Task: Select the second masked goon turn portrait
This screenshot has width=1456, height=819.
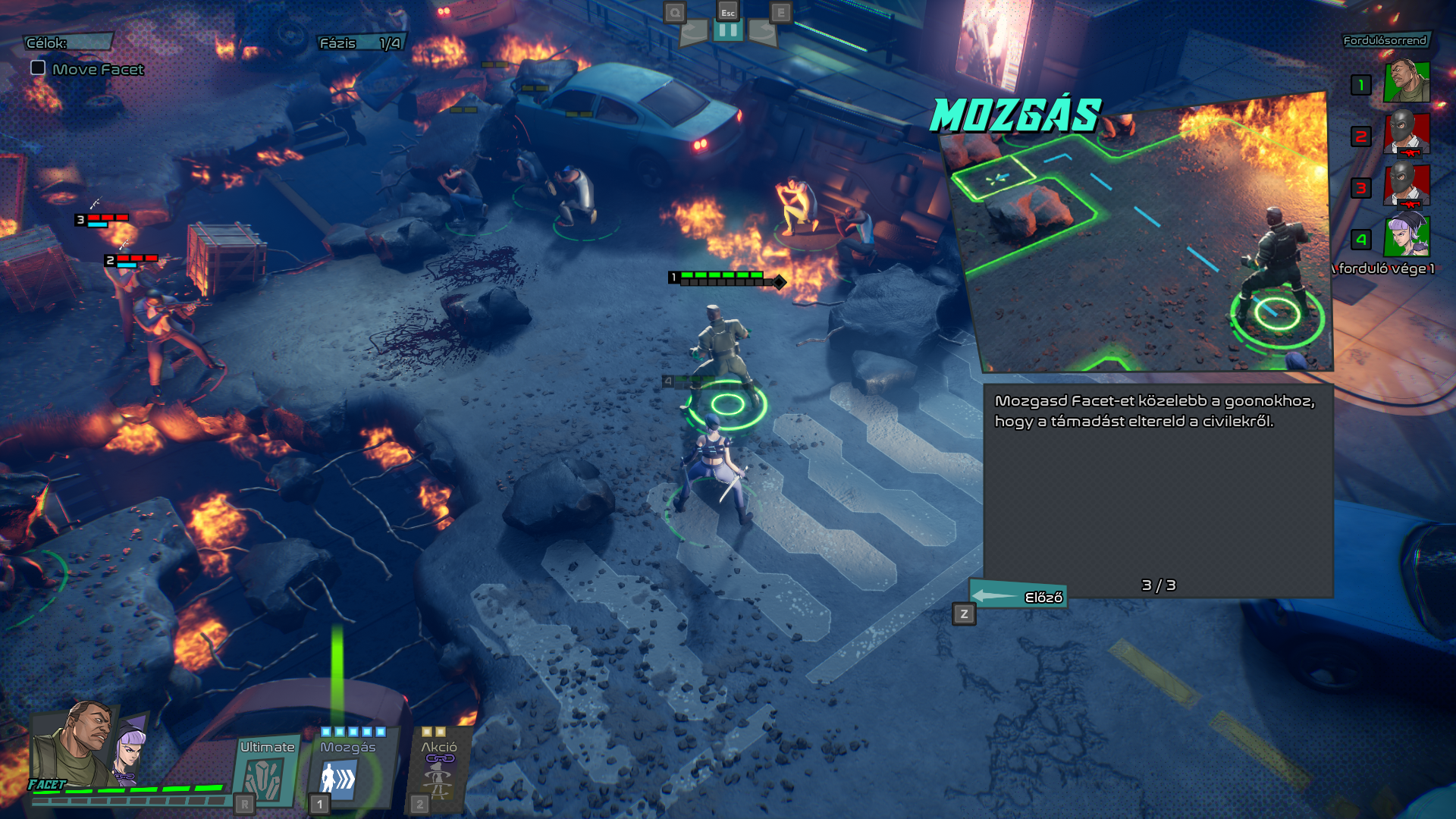Action: coord(1407,134)
